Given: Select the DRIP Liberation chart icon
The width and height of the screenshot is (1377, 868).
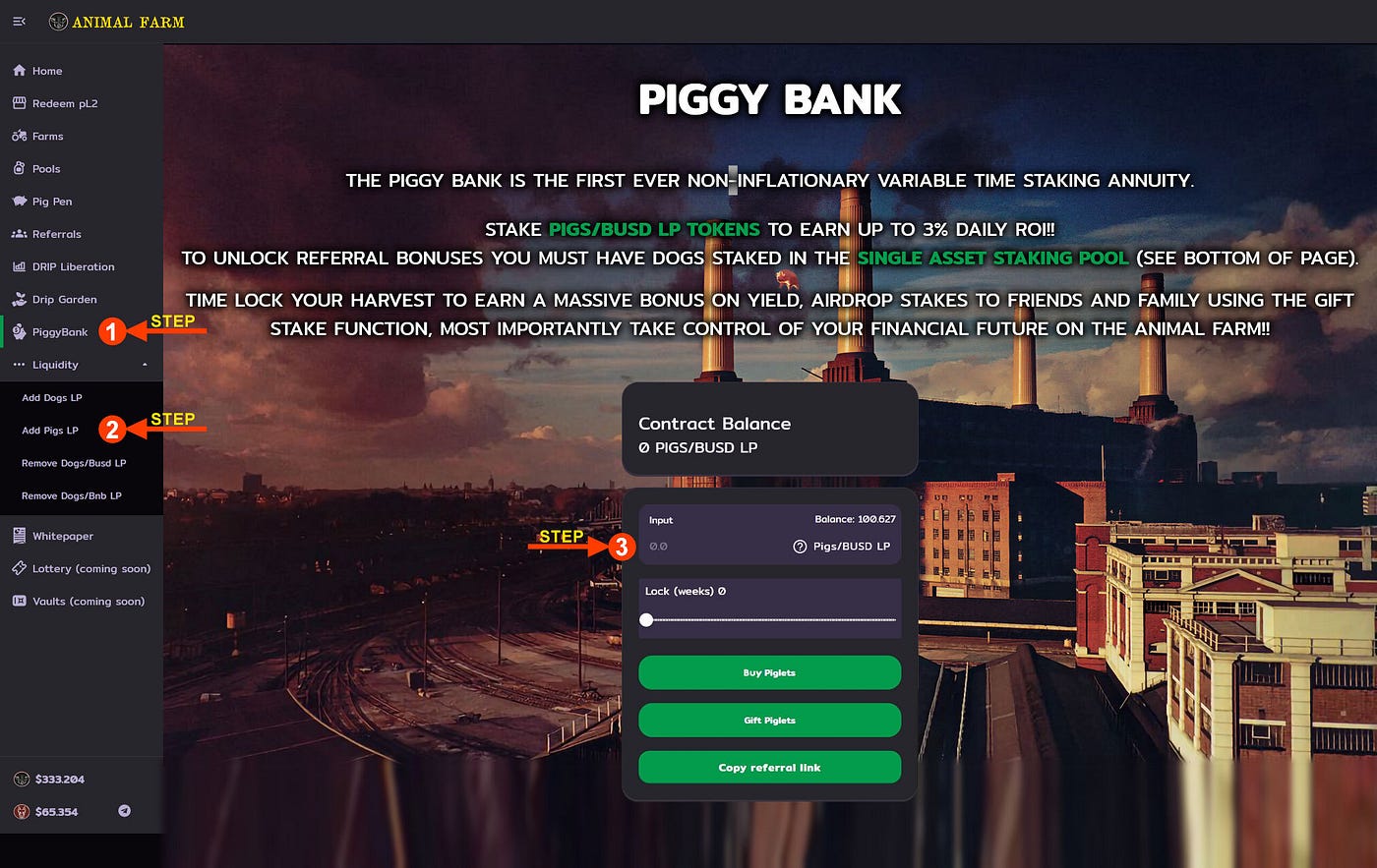Looking at the screenshot, I should click(x=18, y=266).
